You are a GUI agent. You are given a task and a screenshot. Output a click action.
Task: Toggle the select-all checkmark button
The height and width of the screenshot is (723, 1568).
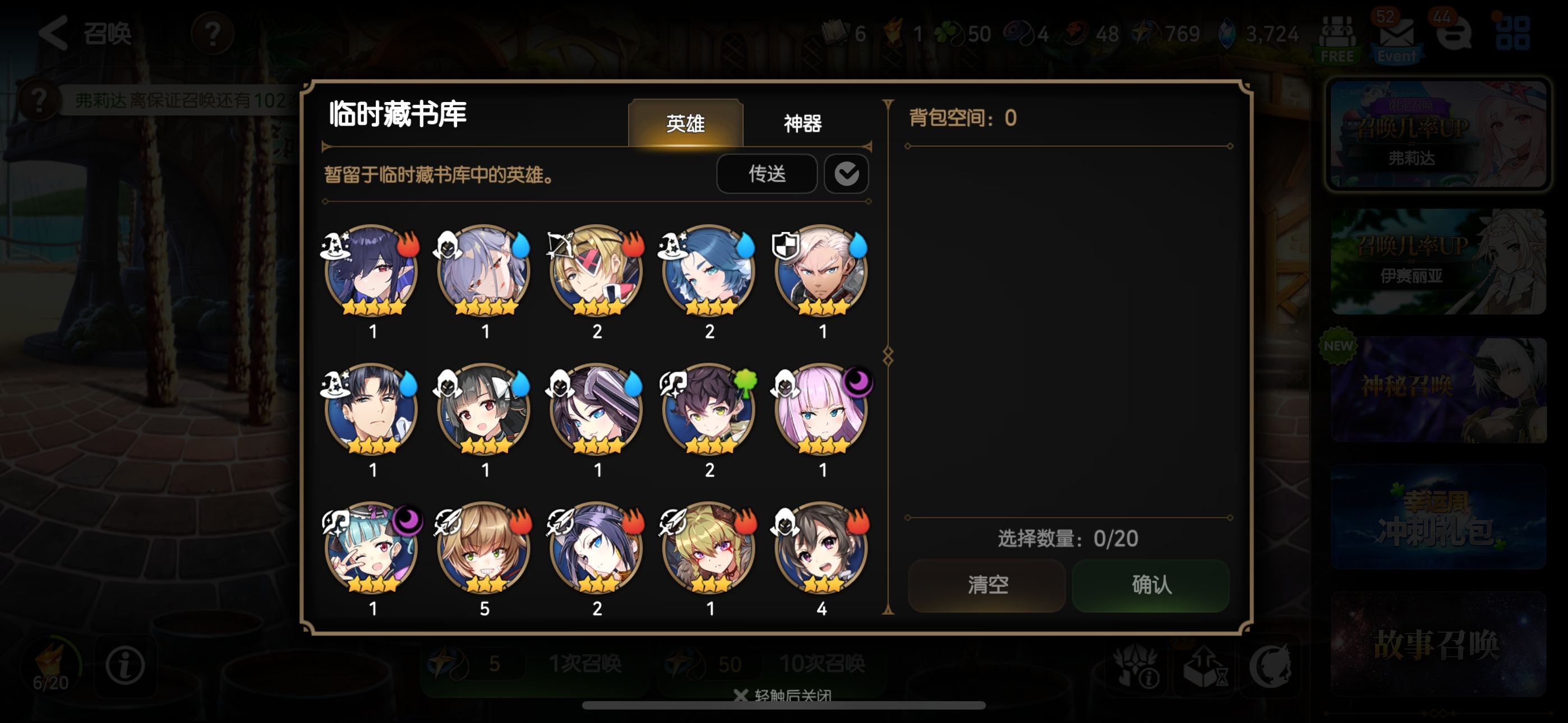click(846, 174)
